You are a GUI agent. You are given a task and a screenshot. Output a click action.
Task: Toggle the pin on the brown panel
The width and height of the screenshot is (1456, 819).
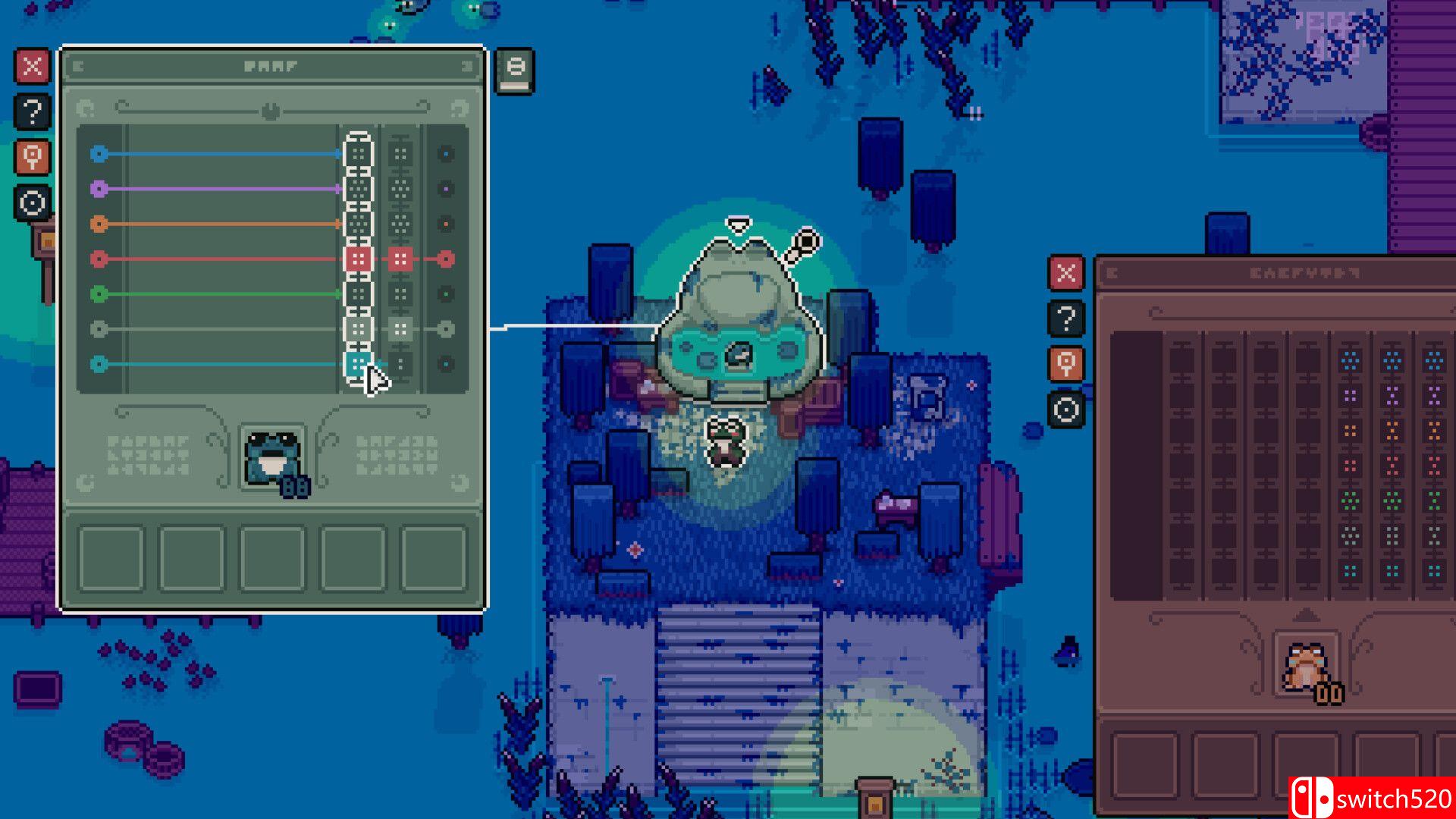pos(1066,364)
